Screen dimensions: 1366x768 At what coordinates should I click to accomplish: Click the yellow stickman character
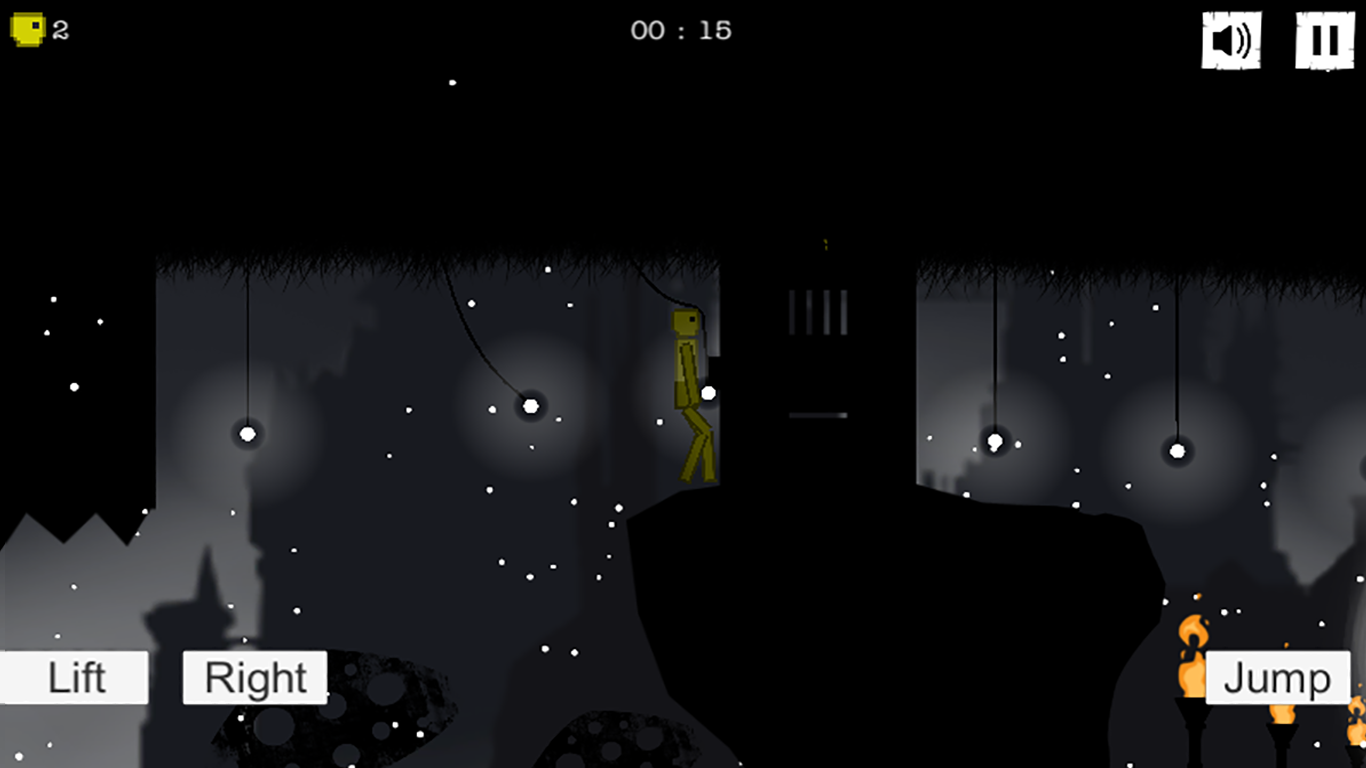690,390
